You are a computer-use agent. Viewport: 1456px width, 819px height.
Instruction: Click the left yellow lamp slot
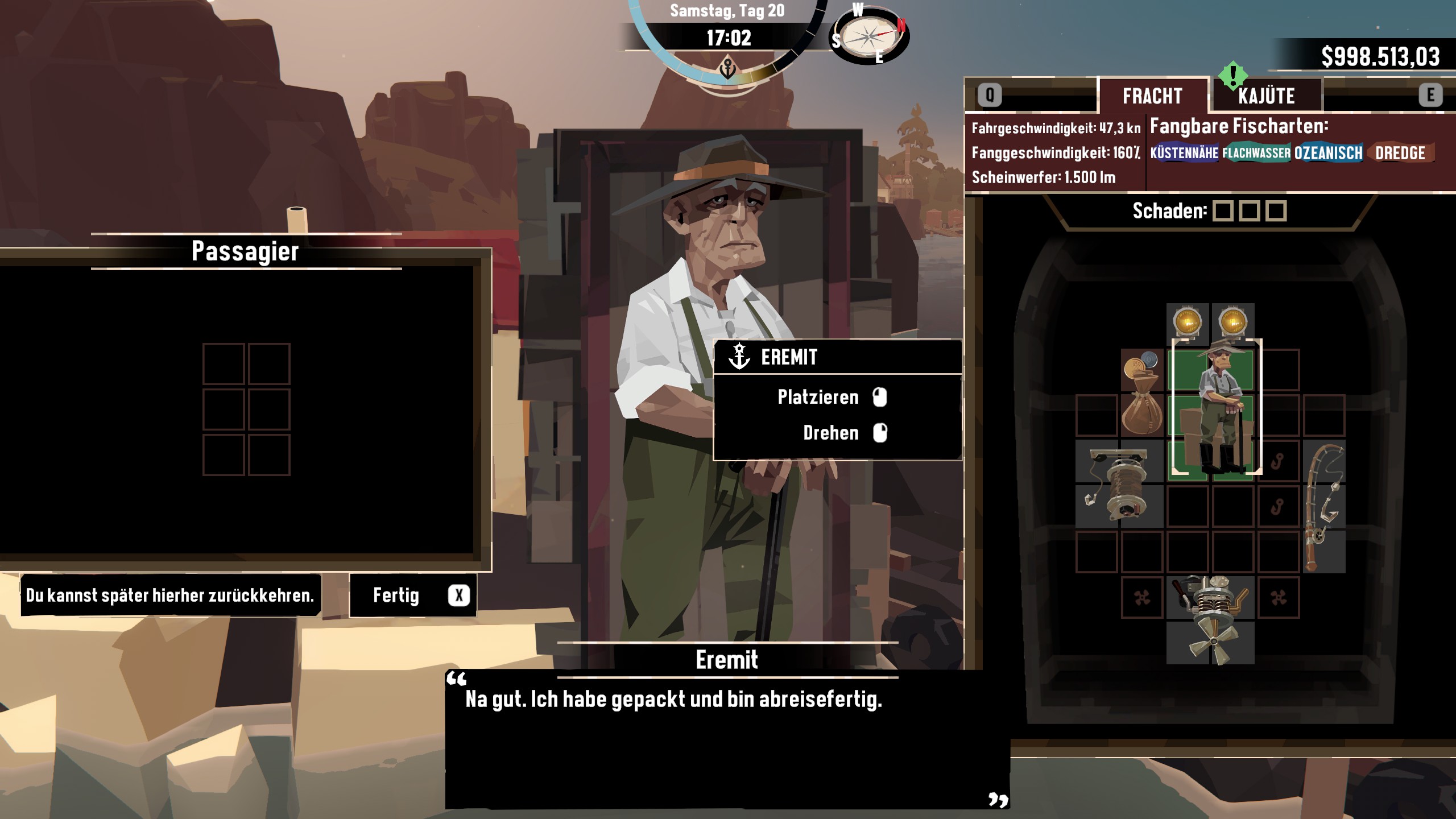coord(1188,322)
